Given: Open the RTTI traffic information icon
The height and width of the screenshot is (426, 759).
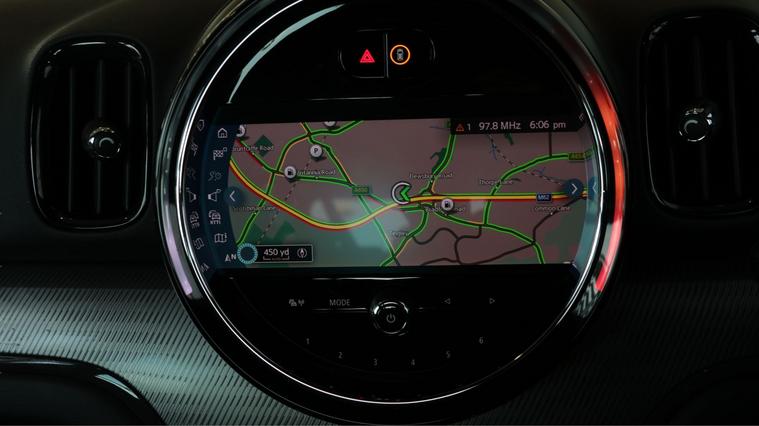Looking at the screenshot, I should coord(216,217).
